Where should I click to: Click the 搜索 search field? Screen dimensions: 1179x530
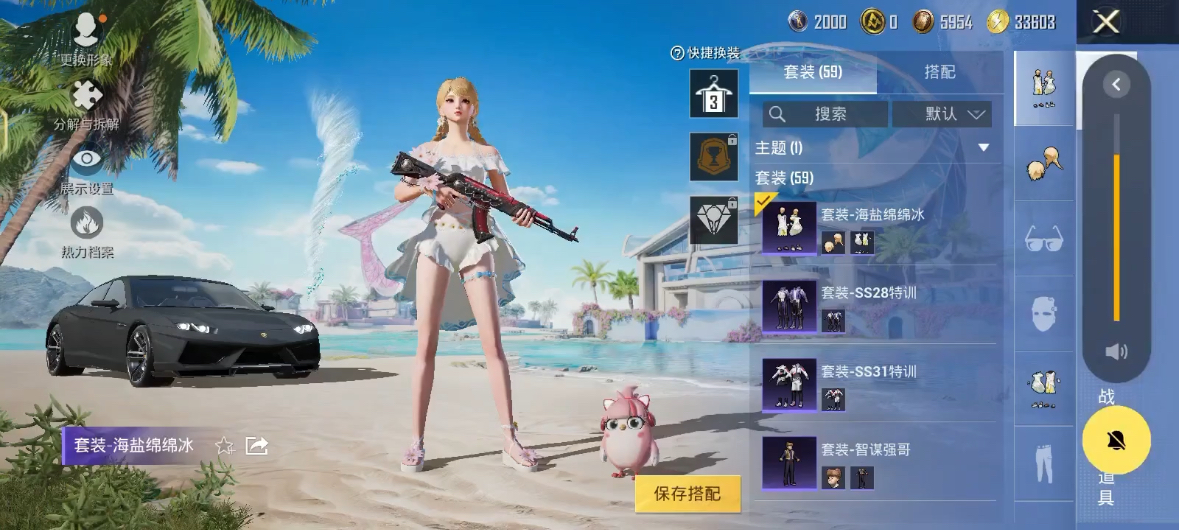coord(825,114)
